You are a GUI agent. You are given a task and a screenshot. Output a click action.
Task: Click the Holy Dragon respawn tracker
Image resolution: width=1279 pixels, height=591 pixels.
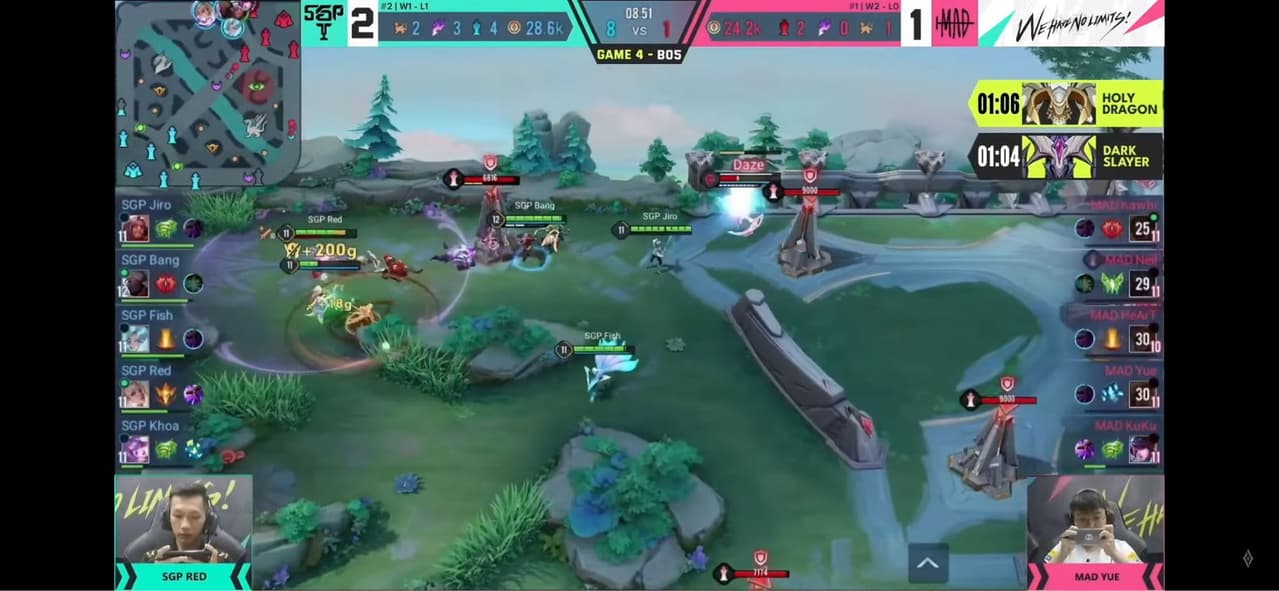1065,102
